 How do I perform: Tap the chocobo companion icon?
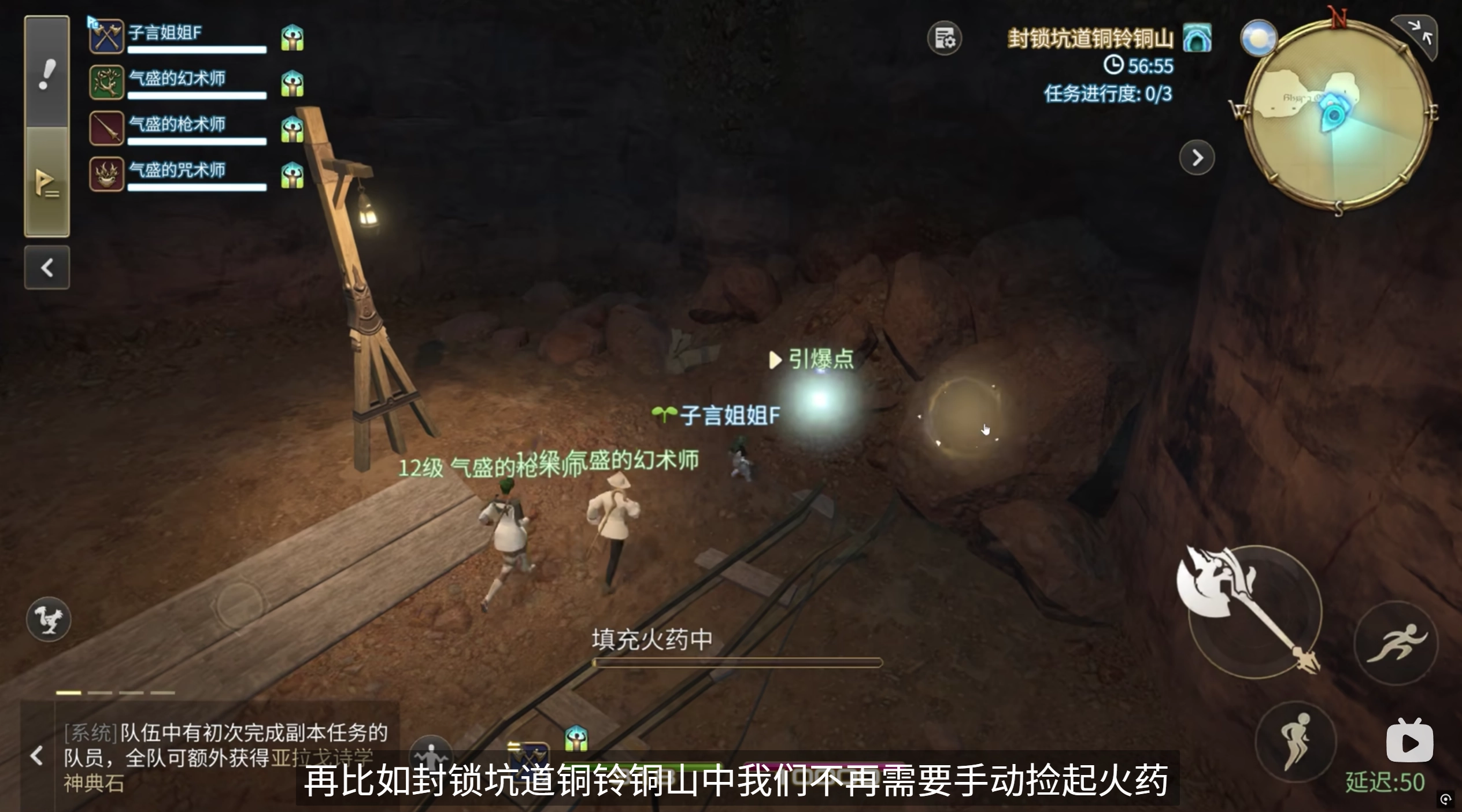(49, 619)
